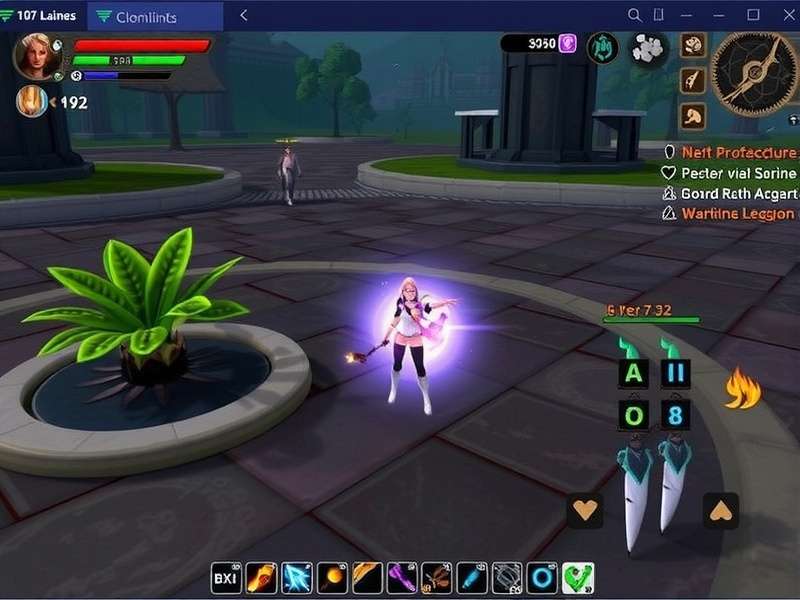Open the white cluster round icon

tap(648, 48)
